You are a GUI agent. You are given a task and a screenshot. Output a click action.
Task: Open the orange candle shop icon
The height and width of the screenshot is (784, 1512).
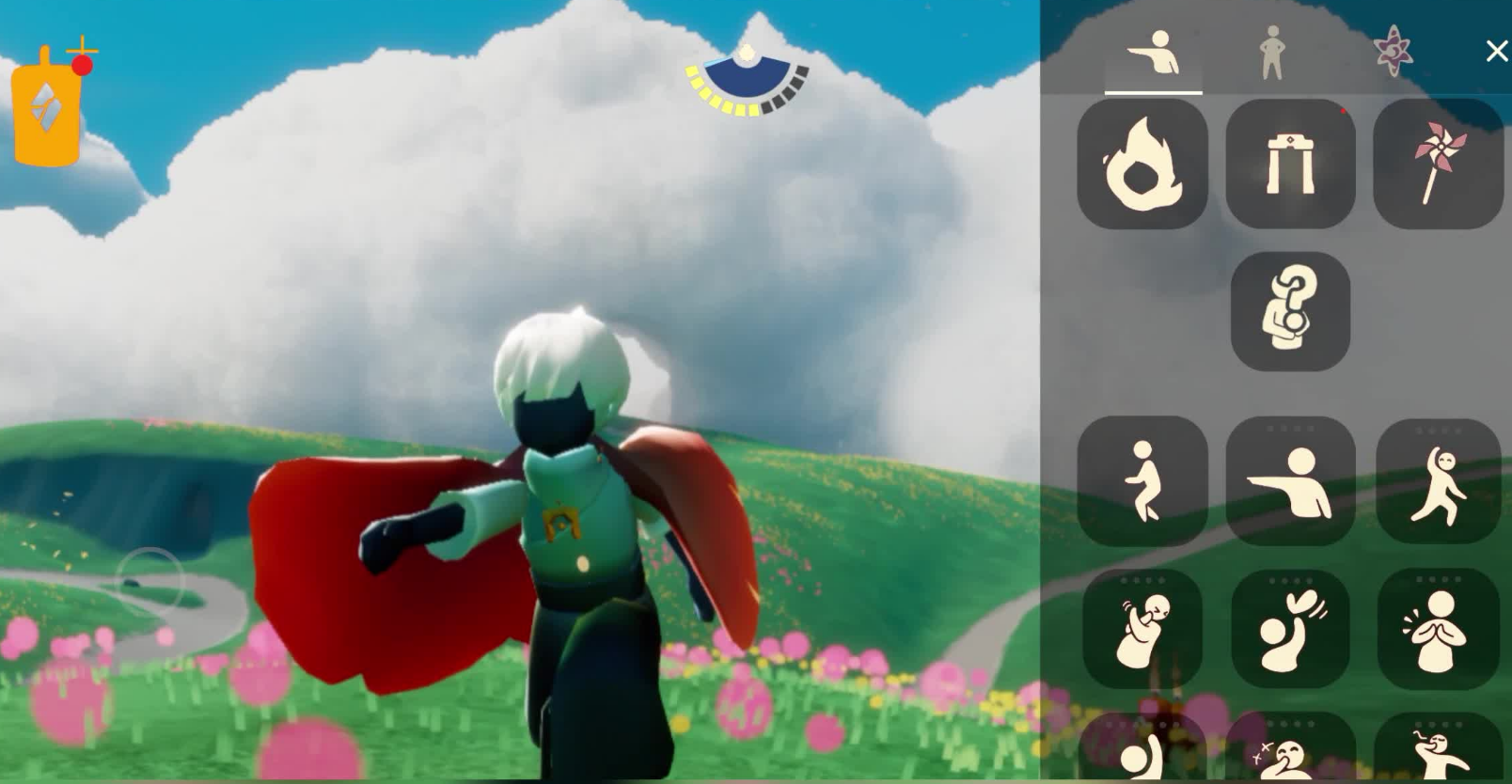coord(47,110)
